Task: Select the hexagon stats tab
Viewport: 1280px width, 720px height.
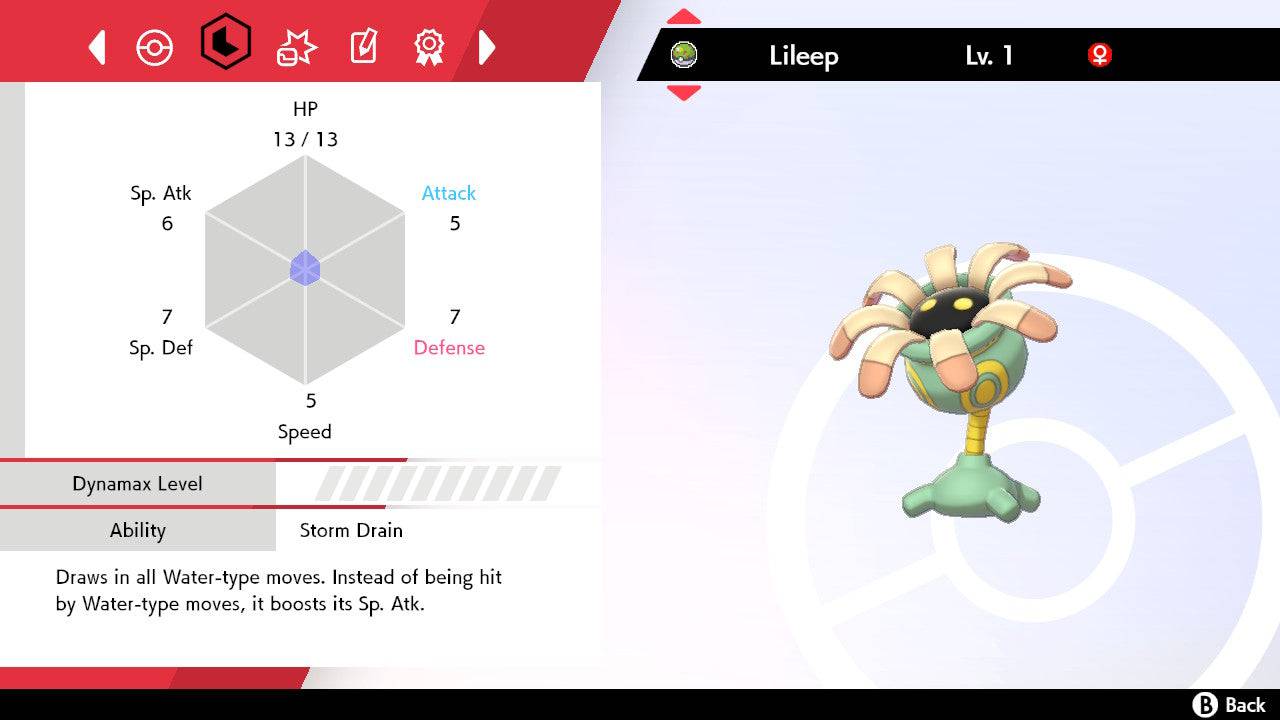Action: click(x=225, y=43)
